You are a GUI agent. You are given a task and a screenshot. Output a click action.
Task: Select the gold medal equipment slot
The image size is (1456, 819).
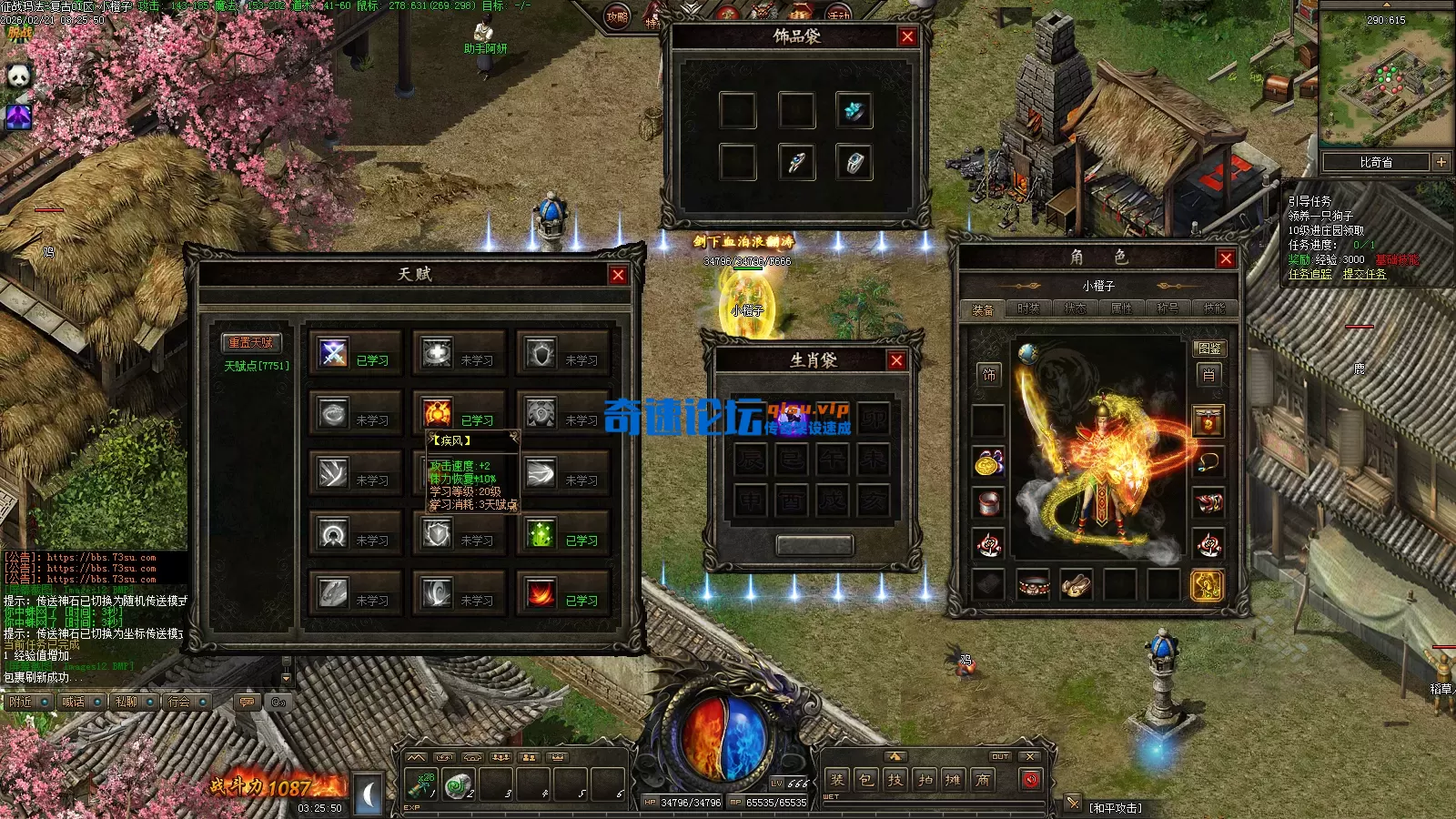988,462
